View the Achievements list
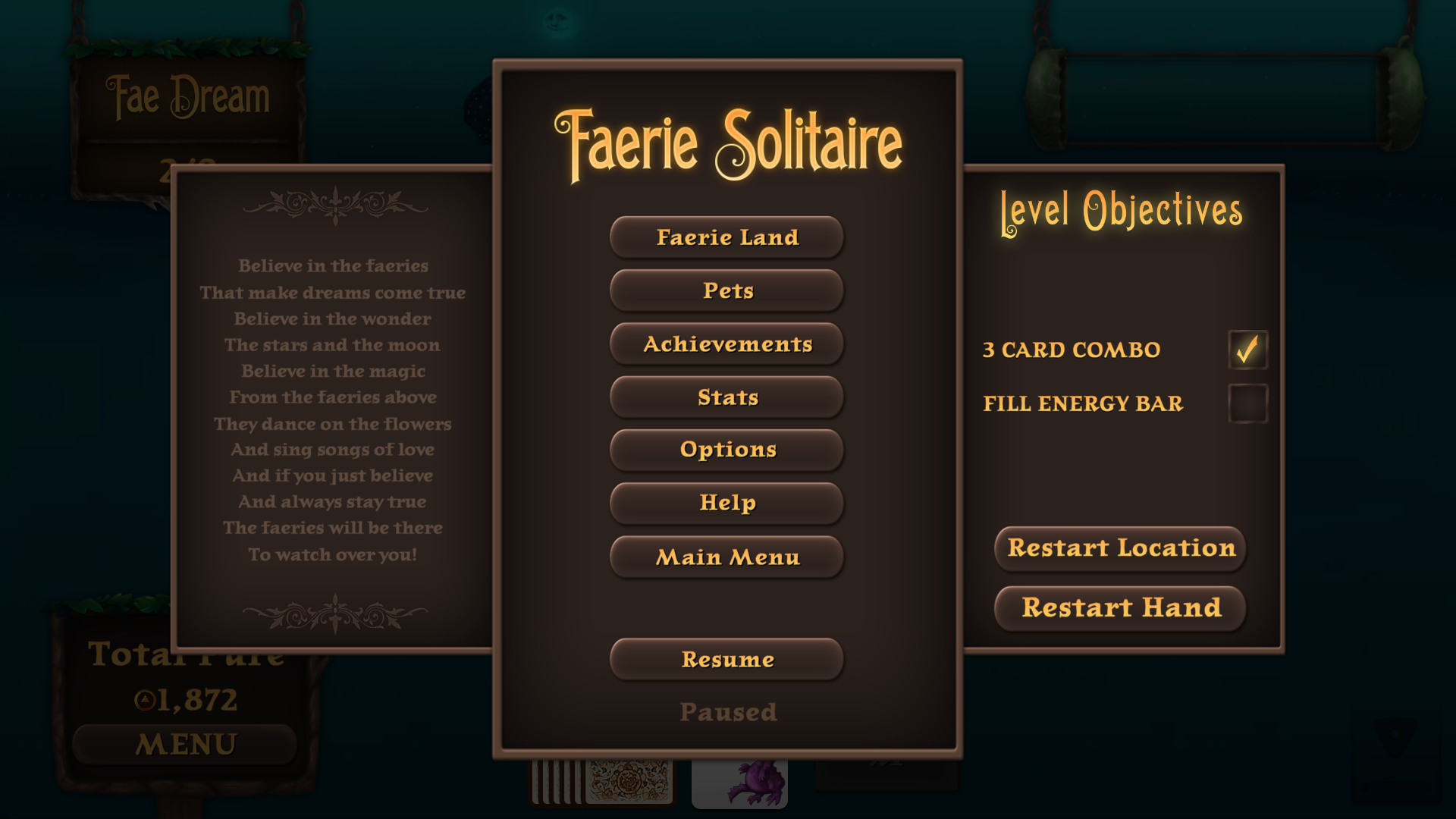Screen dimensions: 1456x819 click(x=727, y=344)
